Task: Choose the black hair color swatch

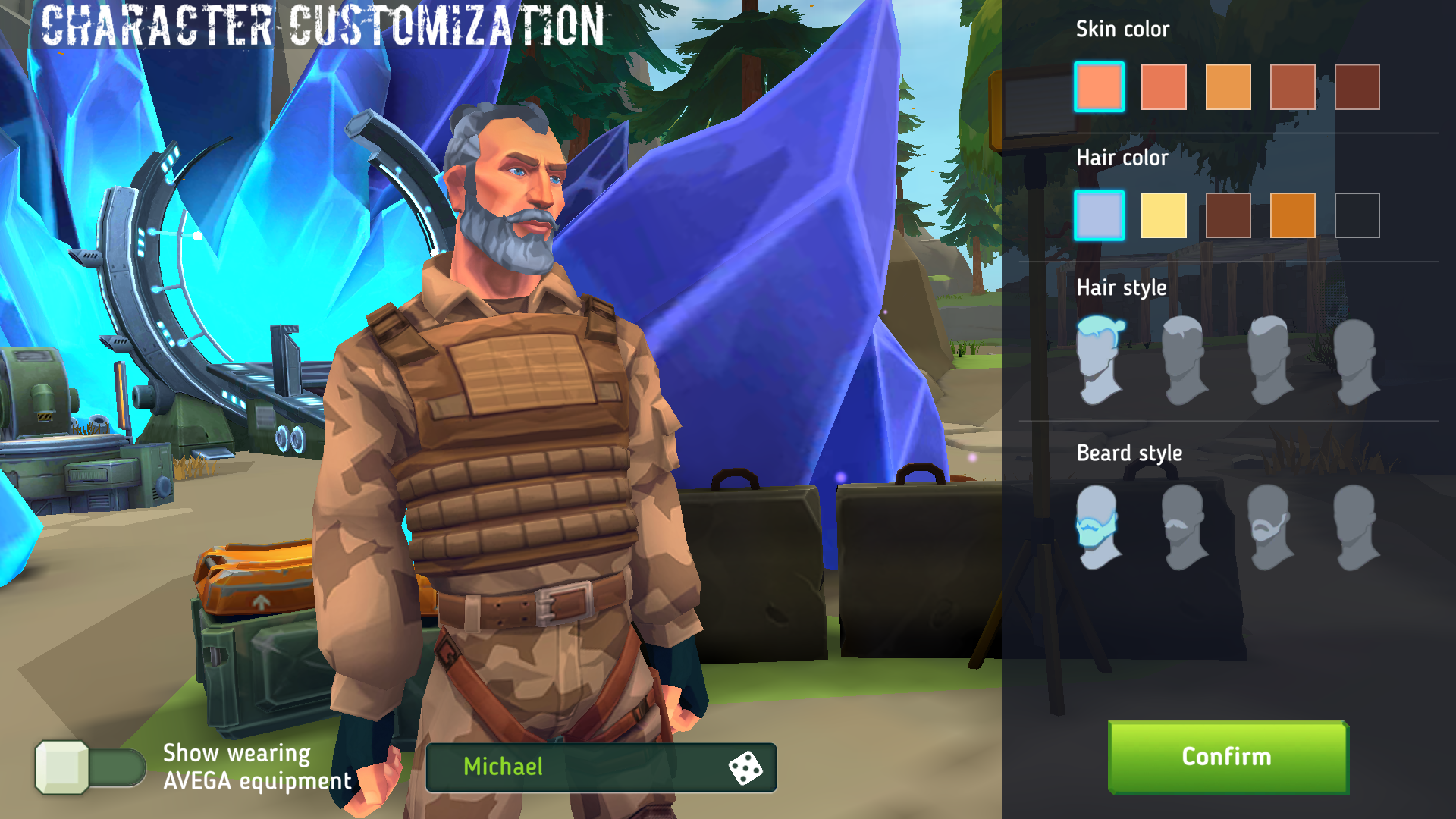Action: [x=1357, y=215]
